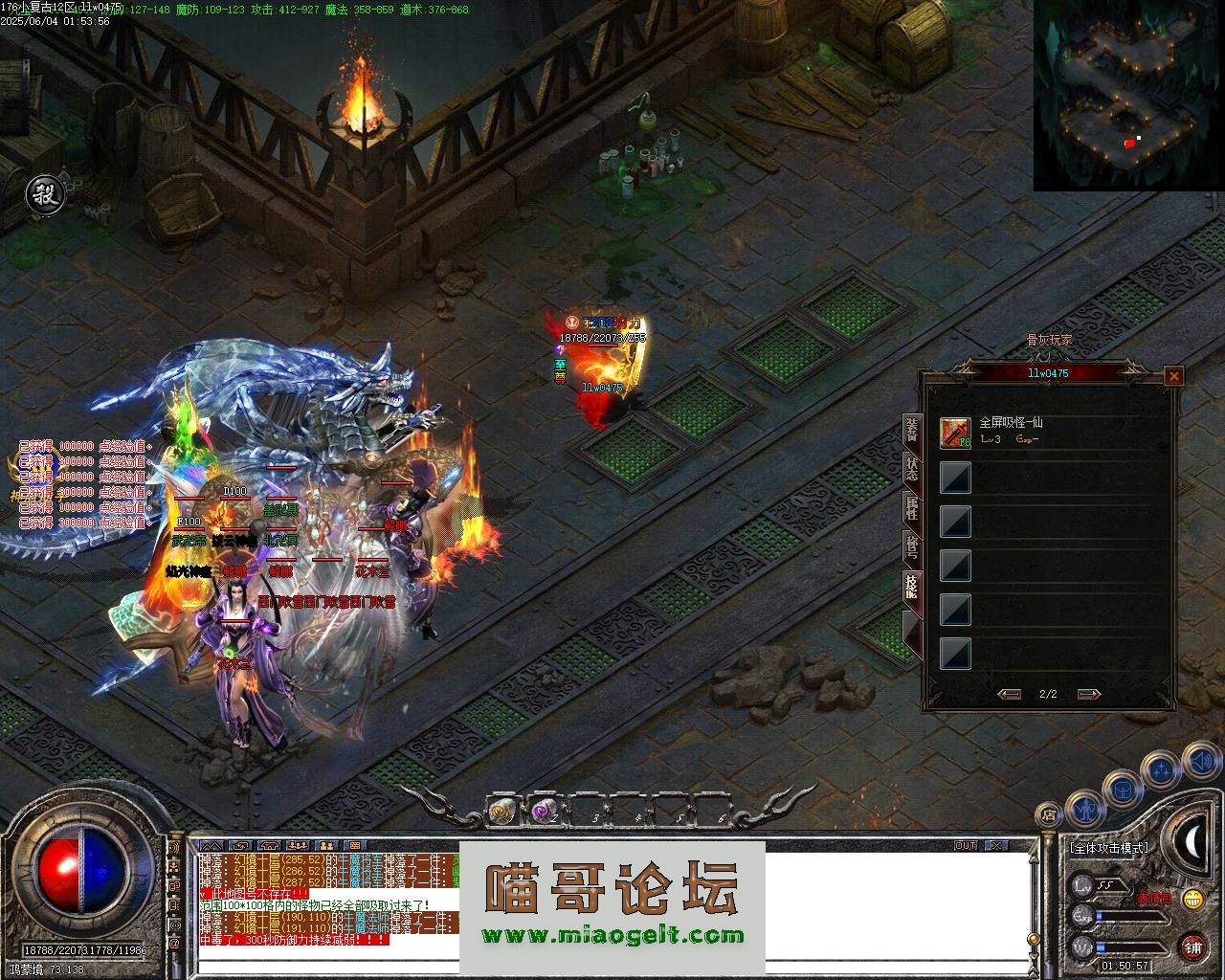
Task: Open the 店 shop button
Action: coord(1050,815)
